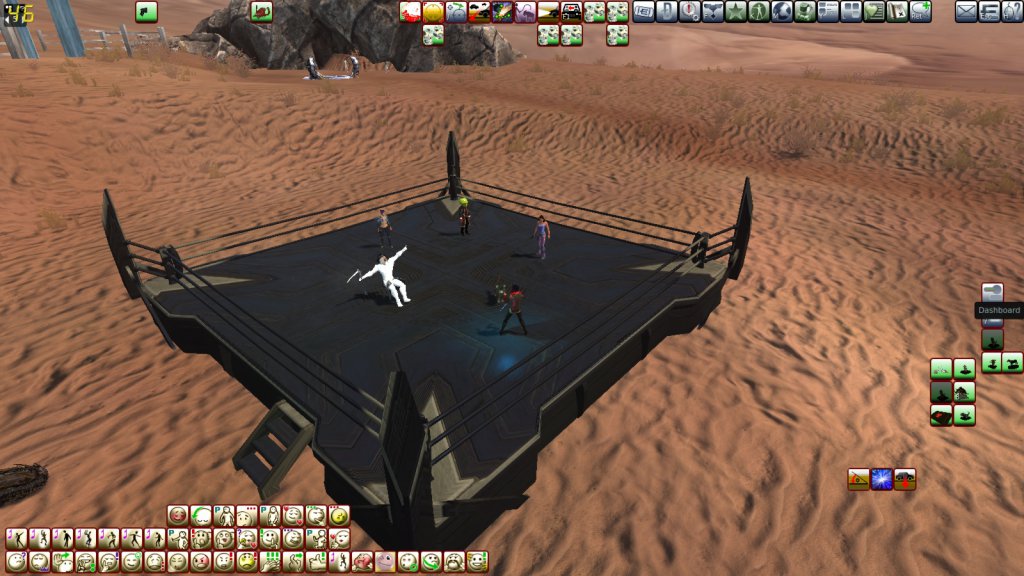Image resolution: width=1024 pixels, height=576 pixels.
Task: Click the green star toolbar icon
Action: (x=735, y=12)
